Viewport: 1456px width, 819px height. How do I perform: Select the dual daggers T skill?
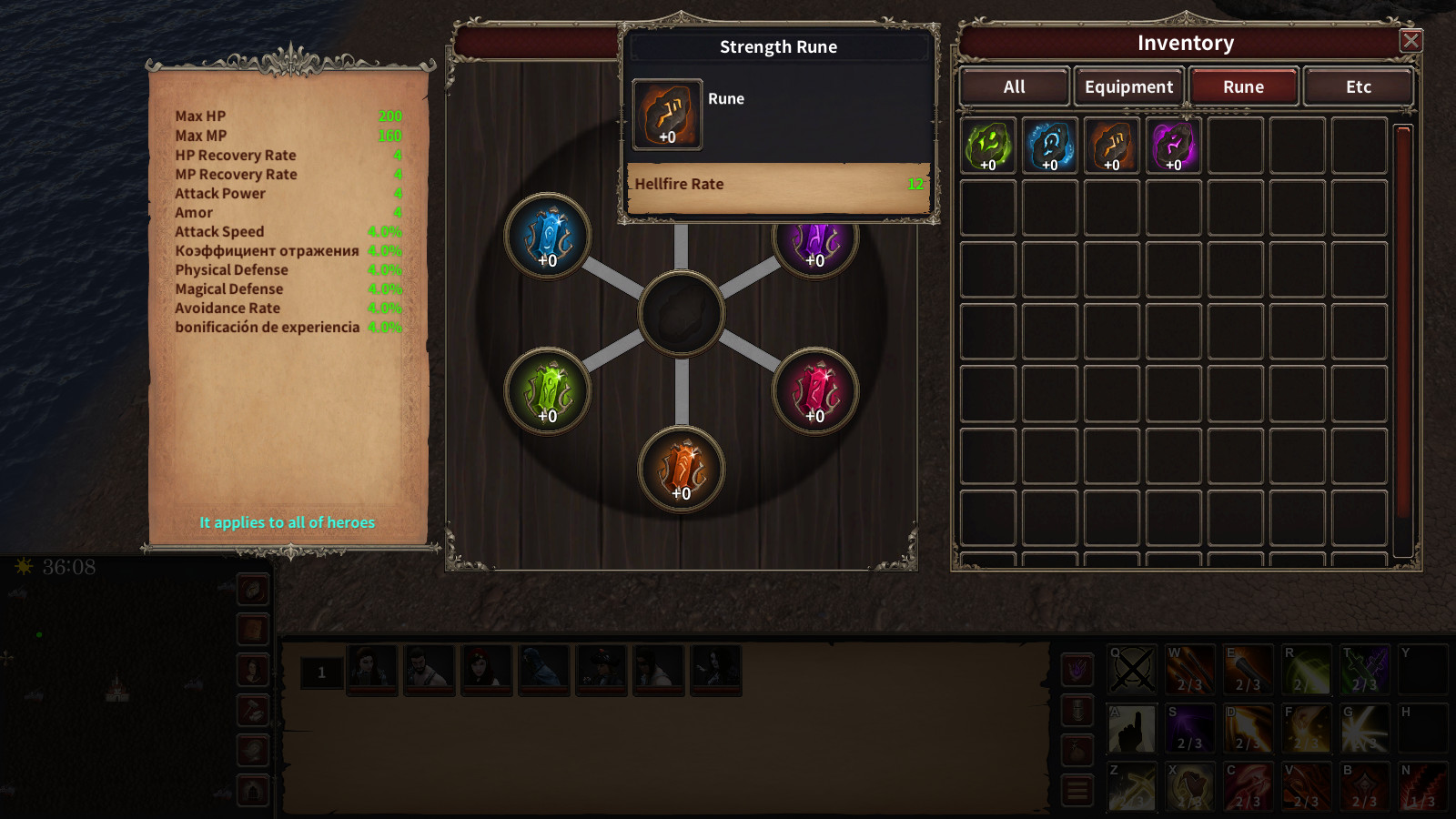tap(1365, 670)
